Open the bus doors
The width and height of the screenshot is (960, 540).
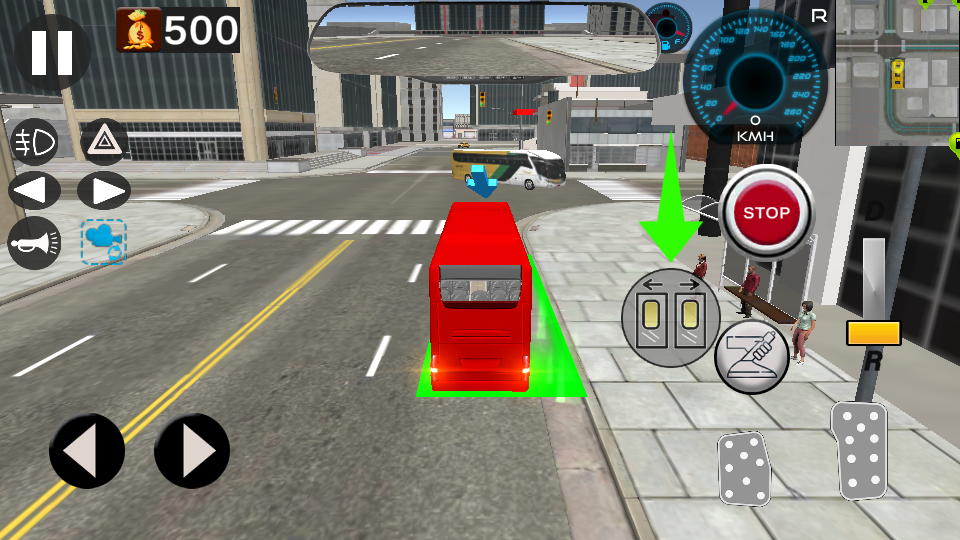(671, 318)
